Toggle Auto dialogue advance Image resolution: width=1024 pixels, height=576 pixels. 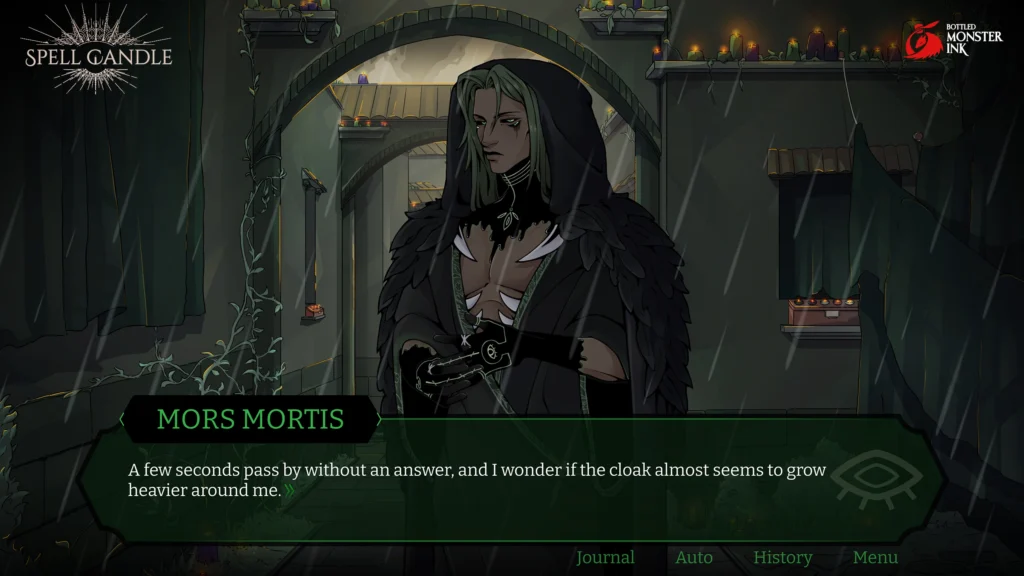(x=694, y=558)
